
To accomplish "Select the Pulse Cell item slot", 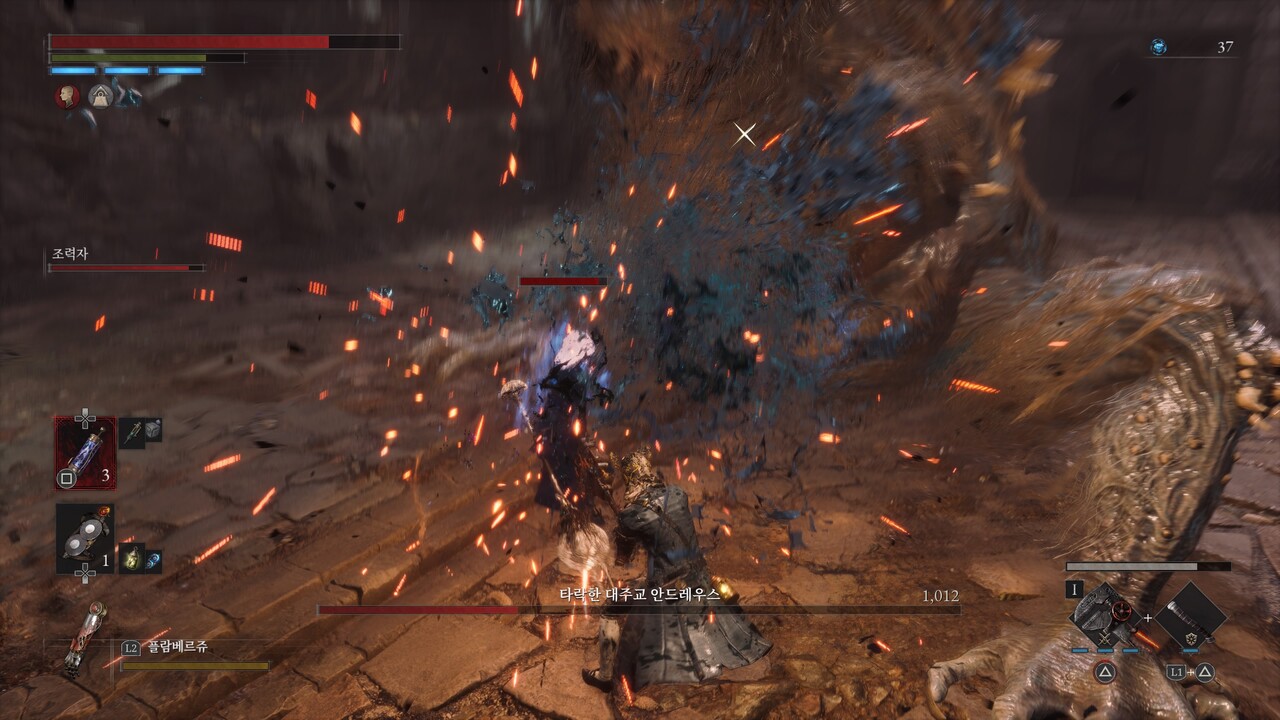I will pos(85,453).
